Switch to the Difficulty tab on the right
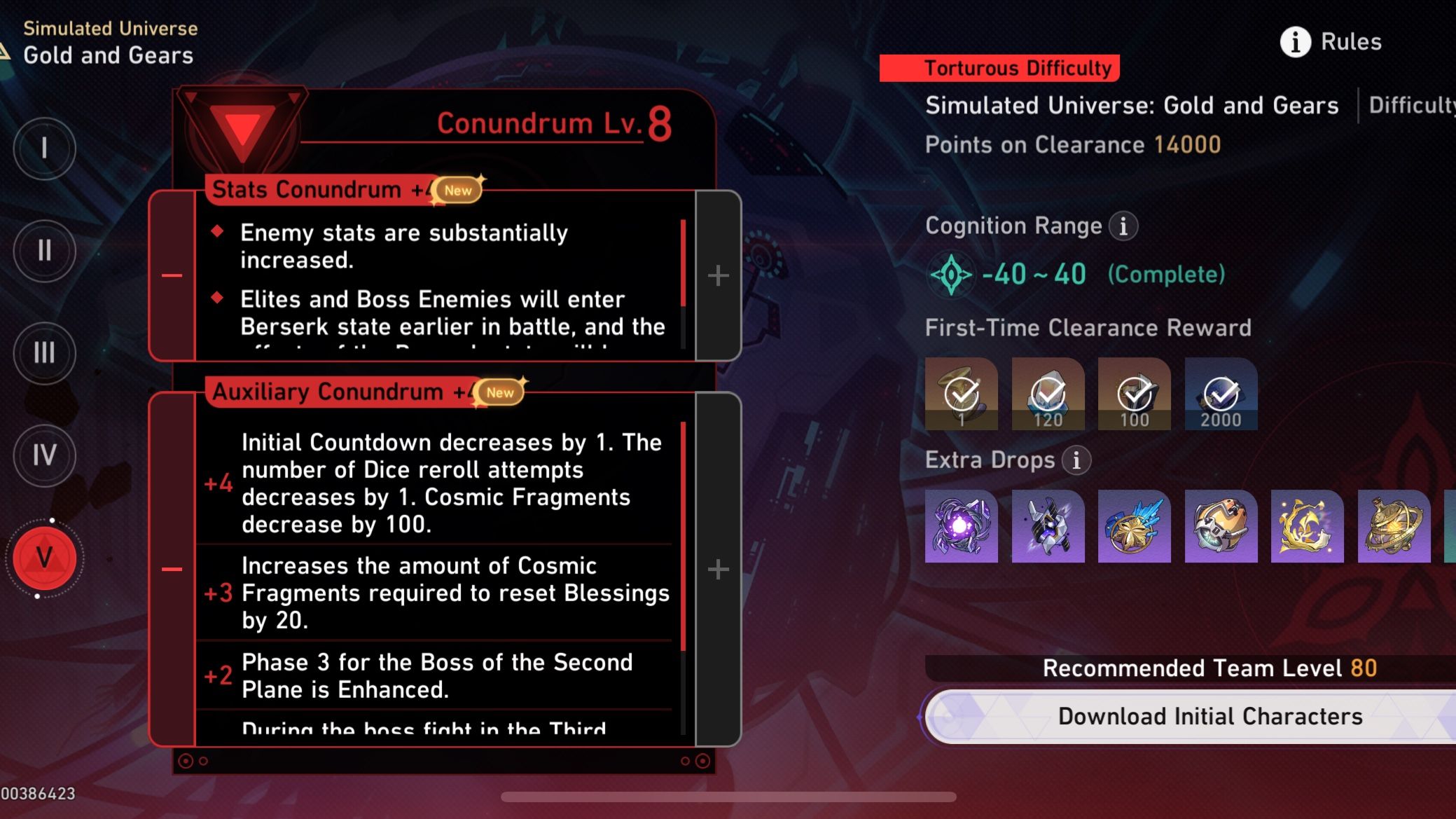 pyautogui.click(x=1408, y=105)
